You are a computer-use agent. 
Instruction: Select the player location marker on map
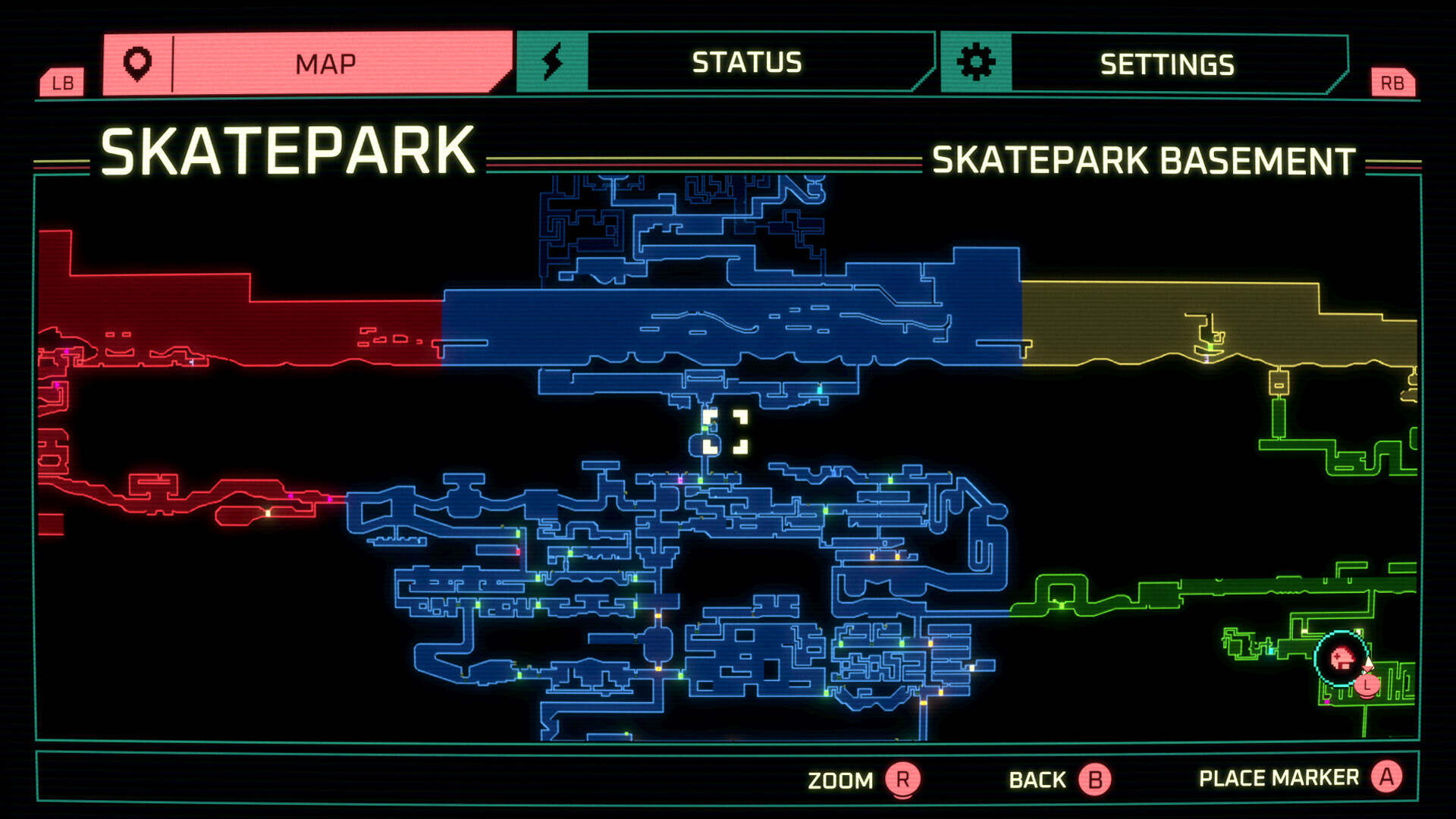click(x=1341, y=658)
